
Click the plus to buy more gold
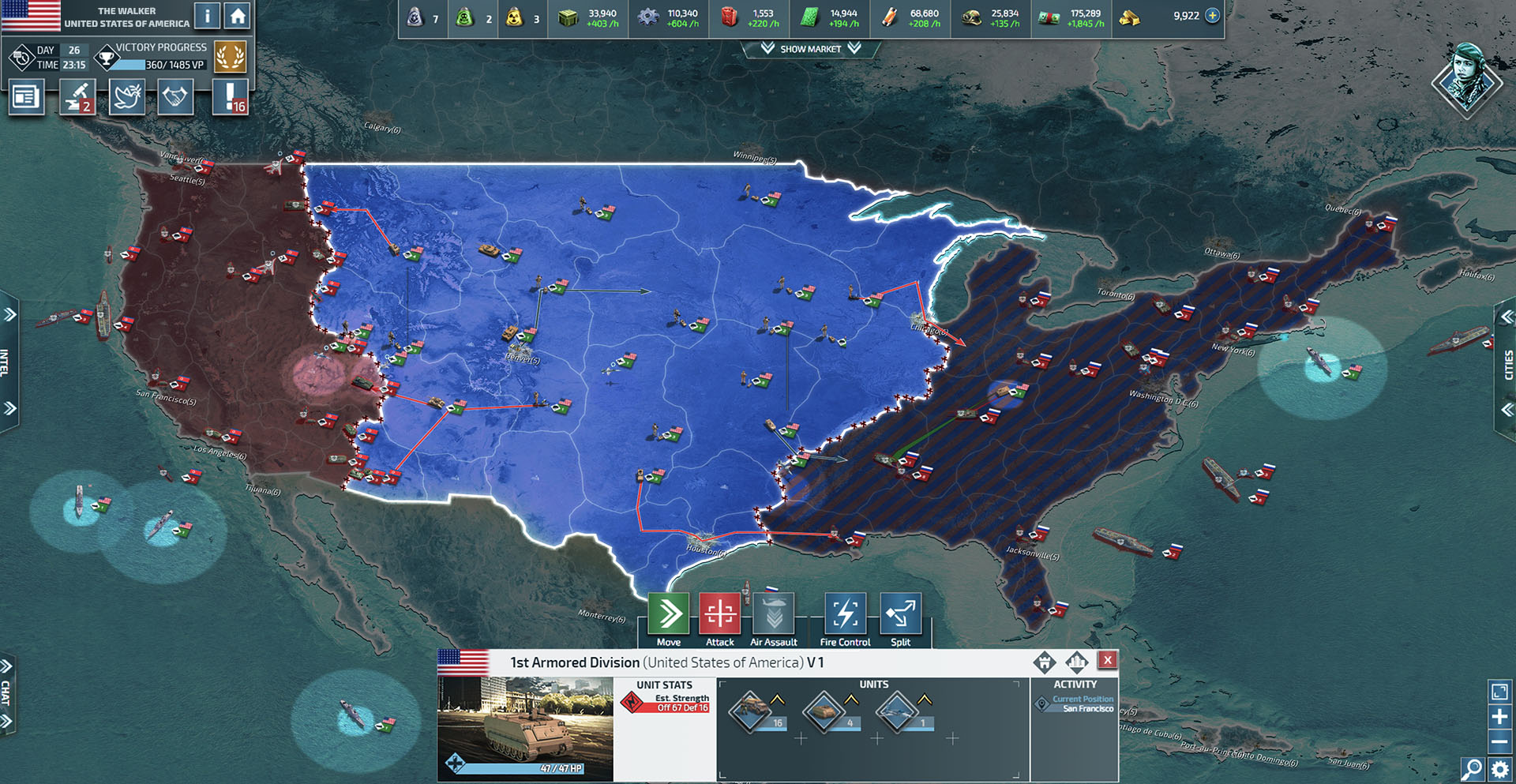[x=1212, y=14]
